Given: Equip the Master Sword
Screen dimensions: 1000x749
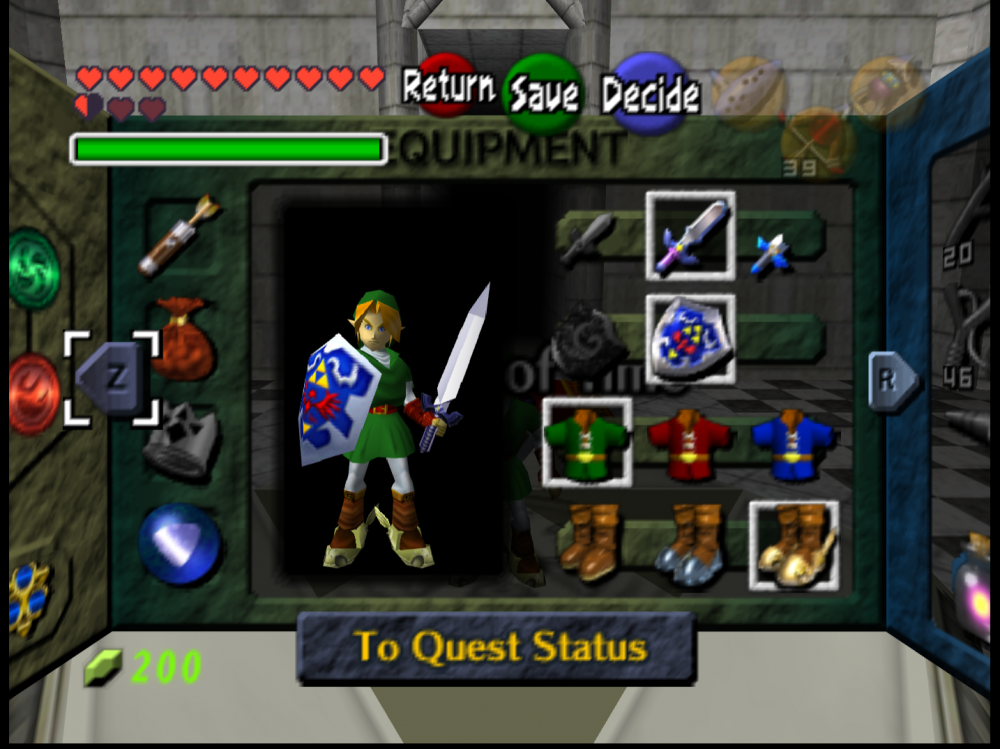Looking at the screenshot, I should [690, 235].
